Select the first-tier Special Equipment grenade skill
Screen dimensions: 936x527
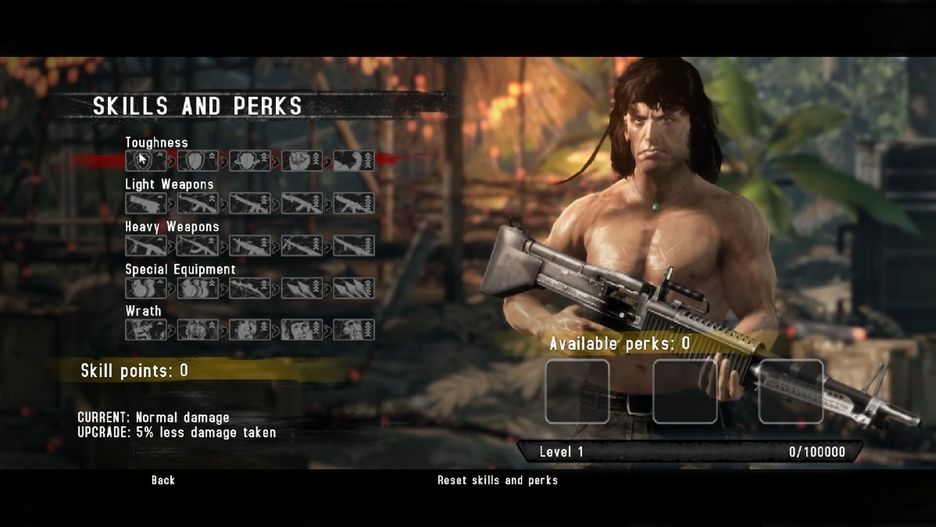point(145,288)
